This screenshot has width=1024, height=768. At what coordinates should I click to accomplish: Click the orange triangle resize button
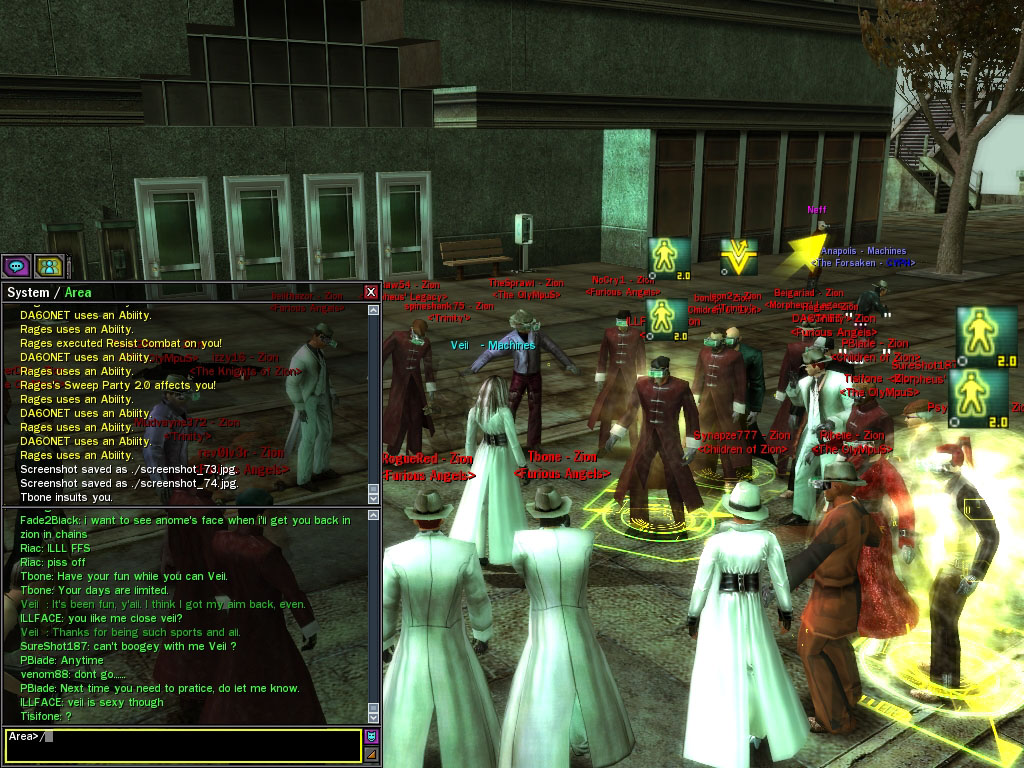pos(372,753)
